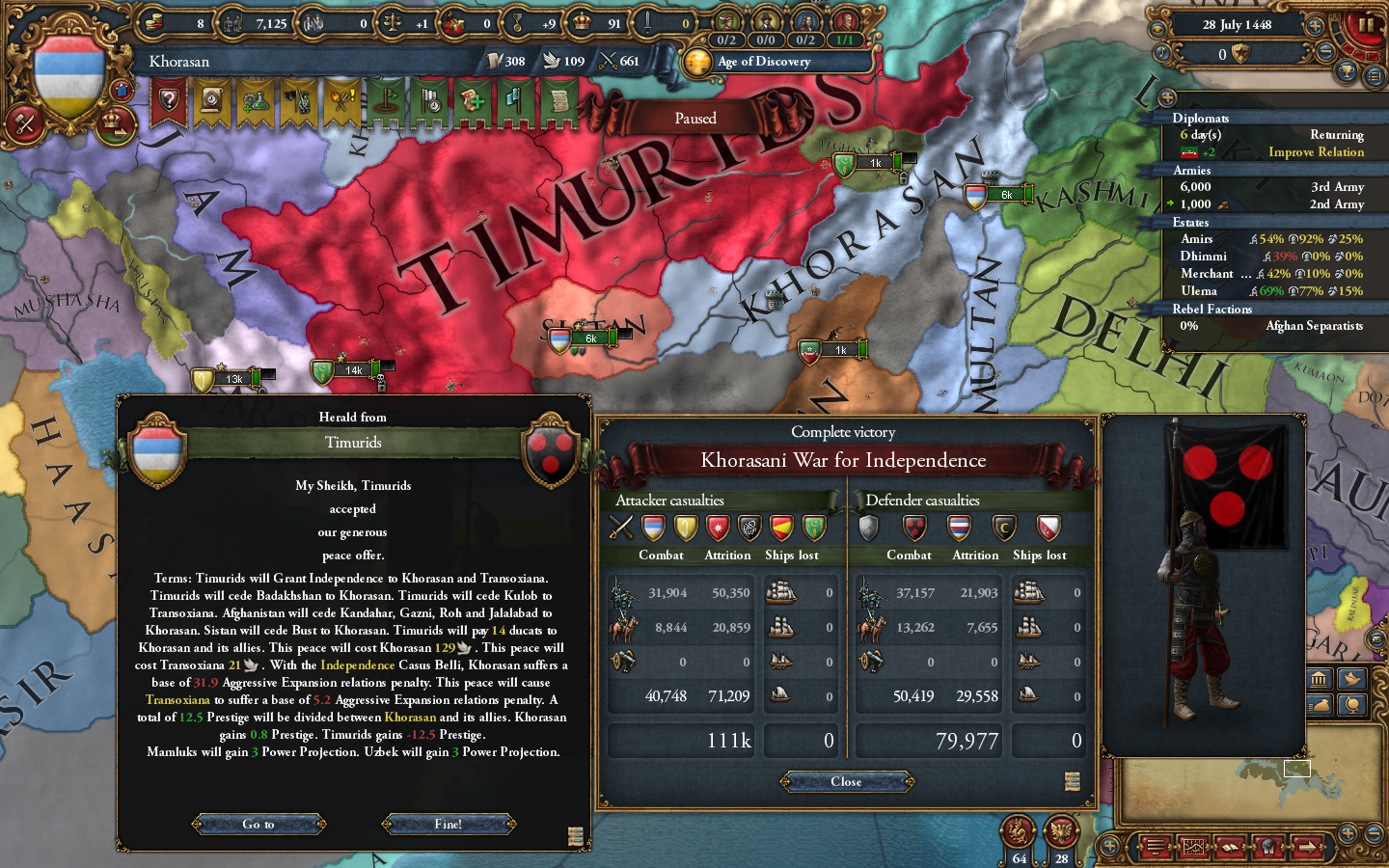1389x868 pixels.
Task: Increase game speed with the plus button
Action: [1314, 25]
